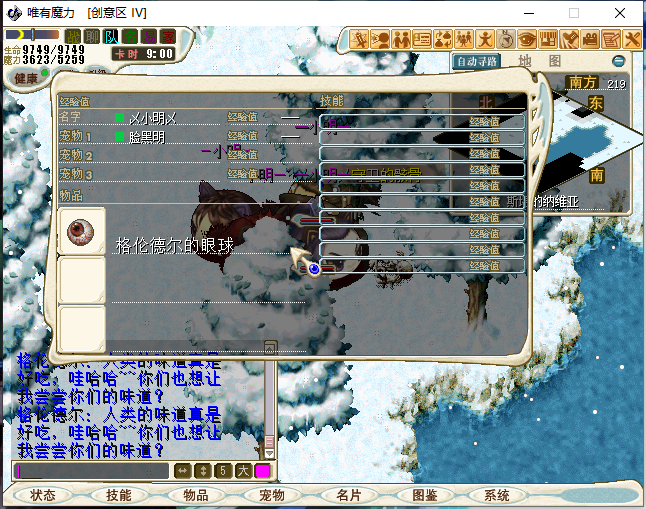Close the game window

pyautogui.click(x=620, y=13)
